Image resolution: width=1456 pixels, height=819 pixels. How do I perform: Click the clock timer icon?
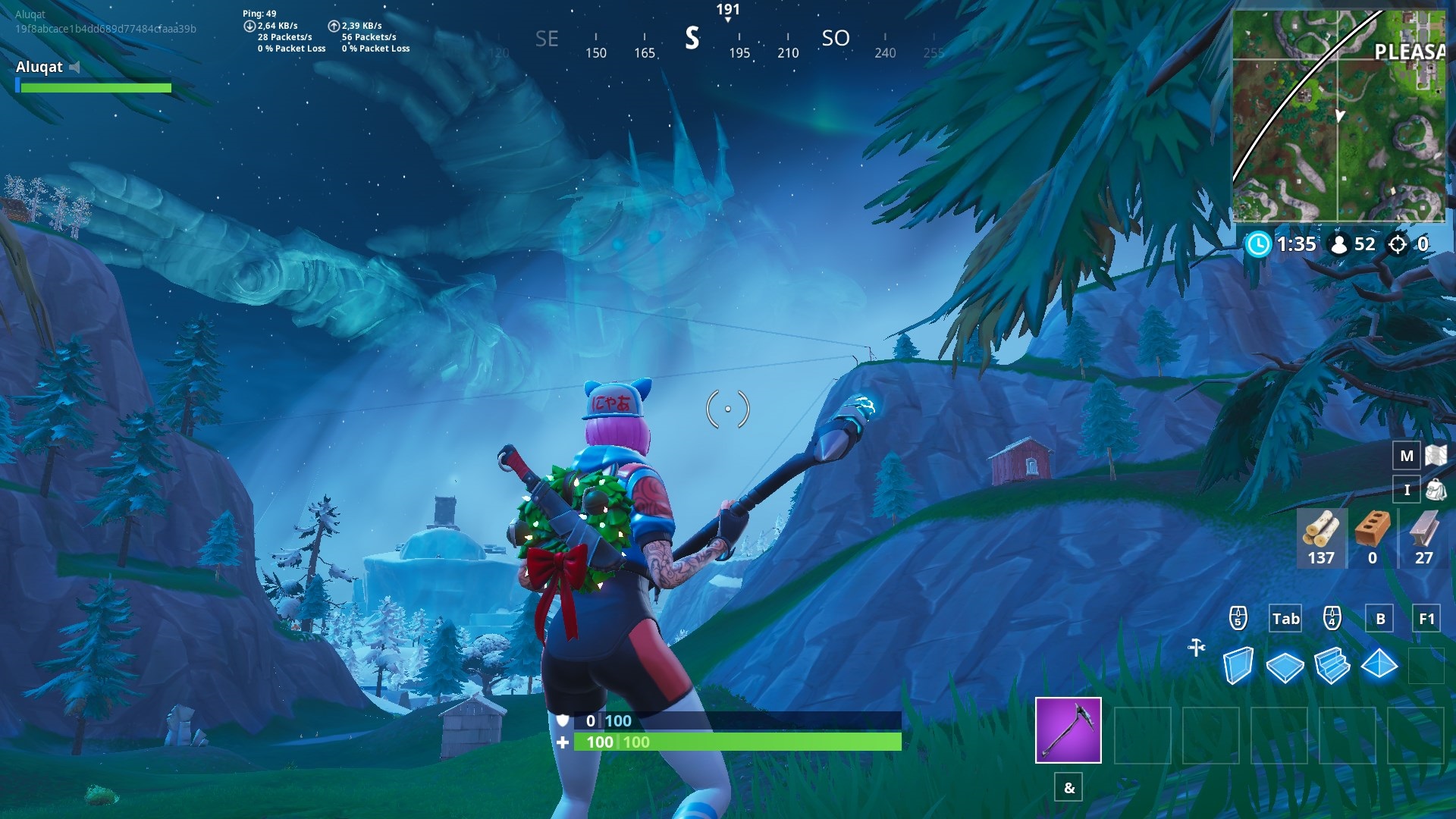[1258, 244]
